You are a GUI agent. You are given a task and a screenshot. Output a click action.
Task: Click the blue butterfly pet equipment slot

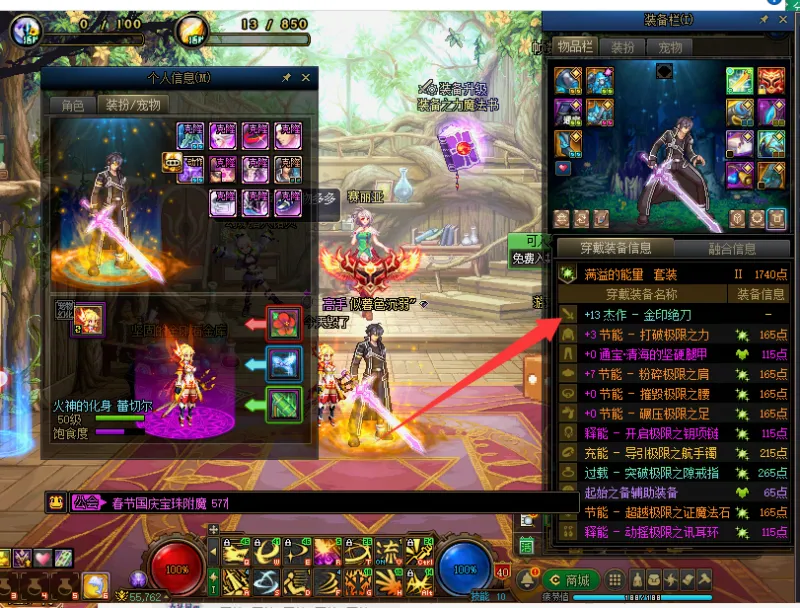click(x=284, y=364)
